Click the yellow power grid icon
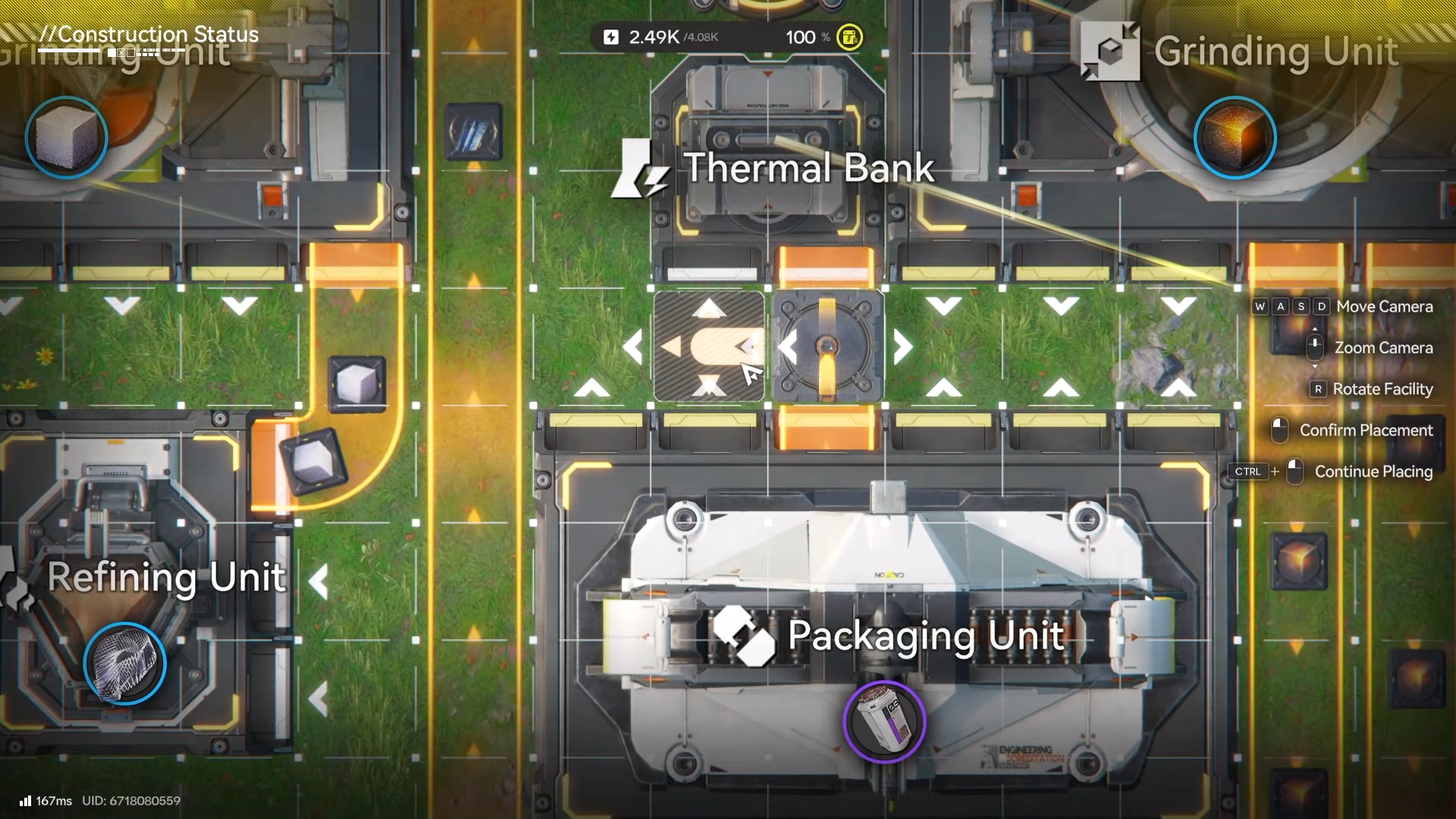The image size is (1456, 819). click(849, 37)
